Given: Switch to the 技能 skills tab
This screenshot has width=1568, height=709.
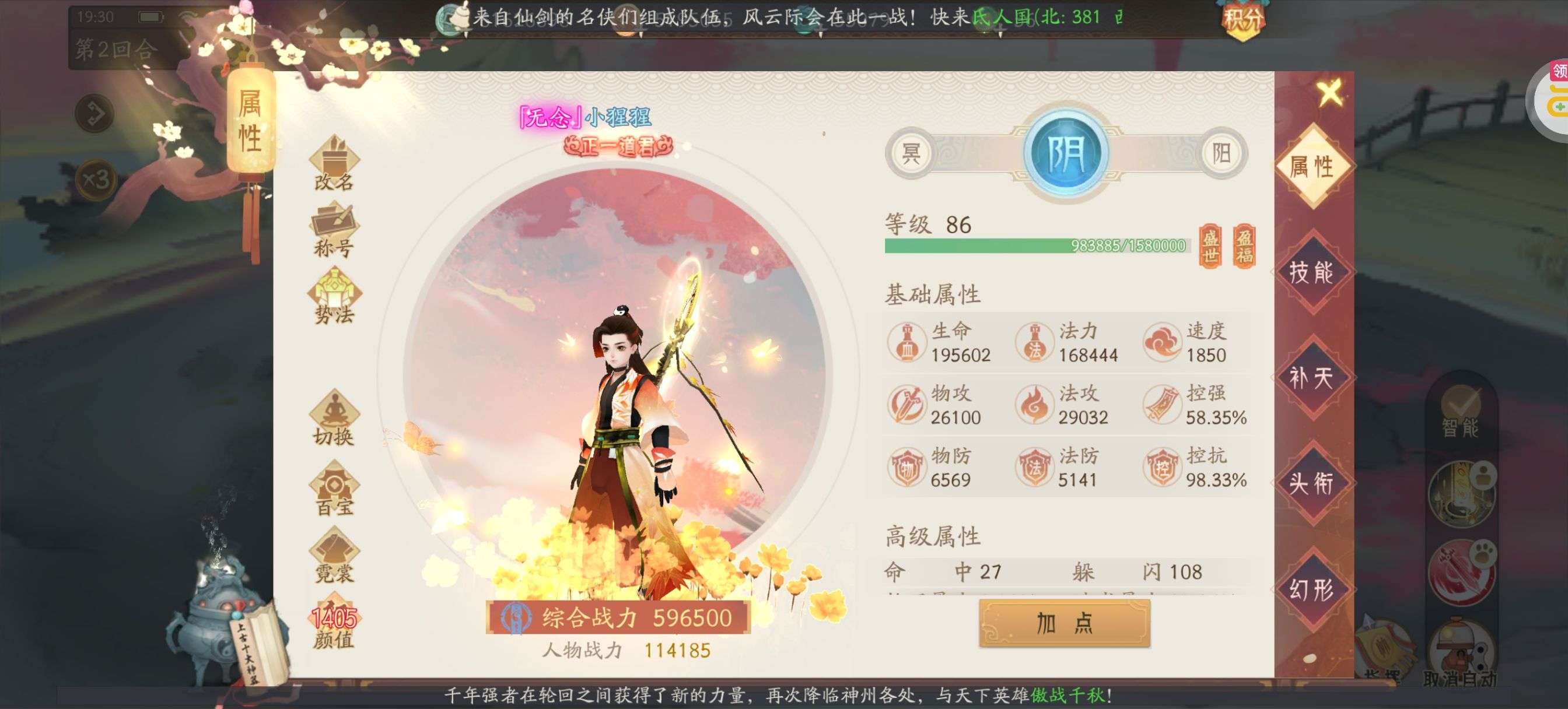Looking at the screenshot, I should click(x=1311, y=272).
